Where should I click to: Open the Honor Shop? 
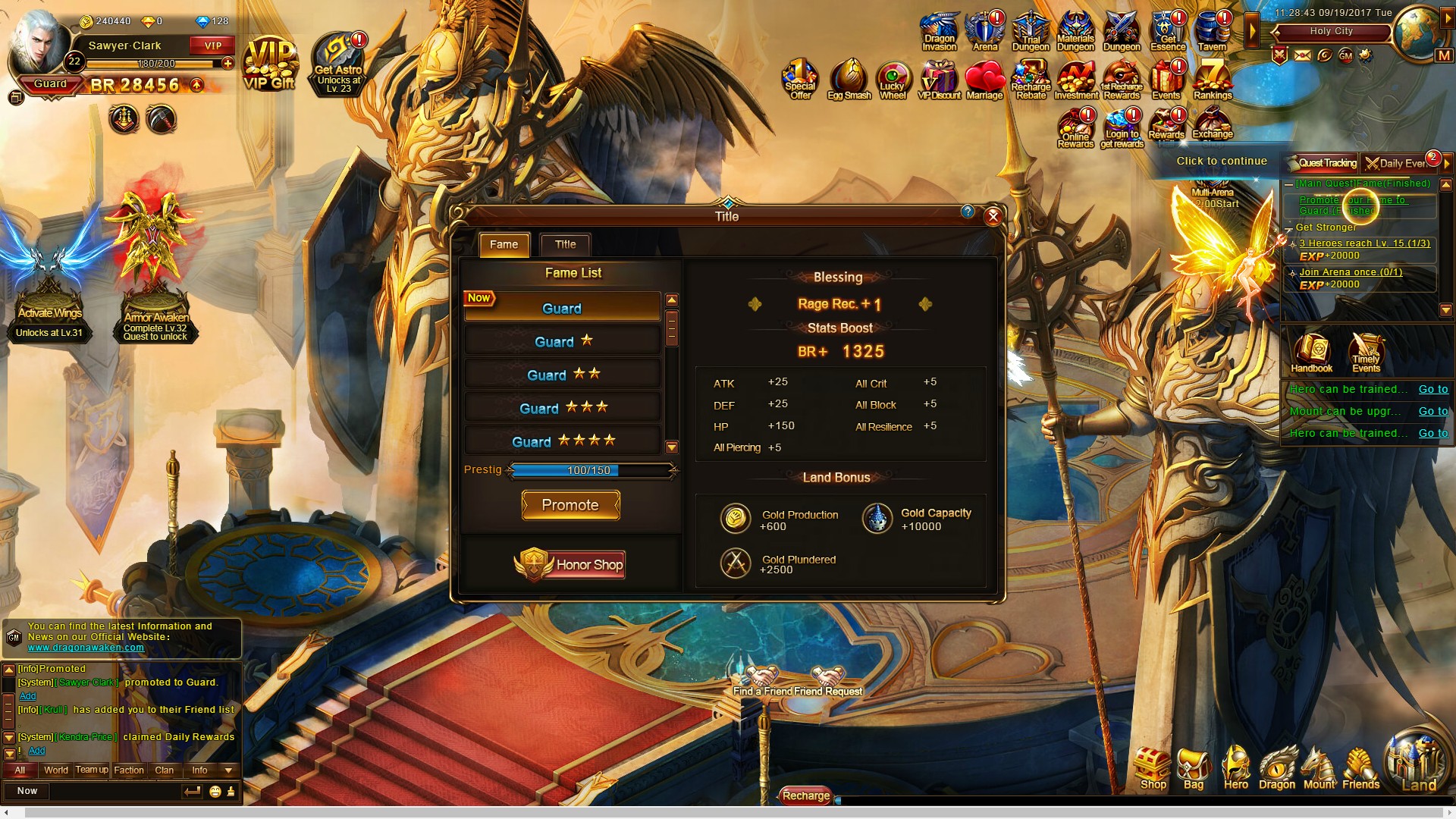tap(570, 564)
